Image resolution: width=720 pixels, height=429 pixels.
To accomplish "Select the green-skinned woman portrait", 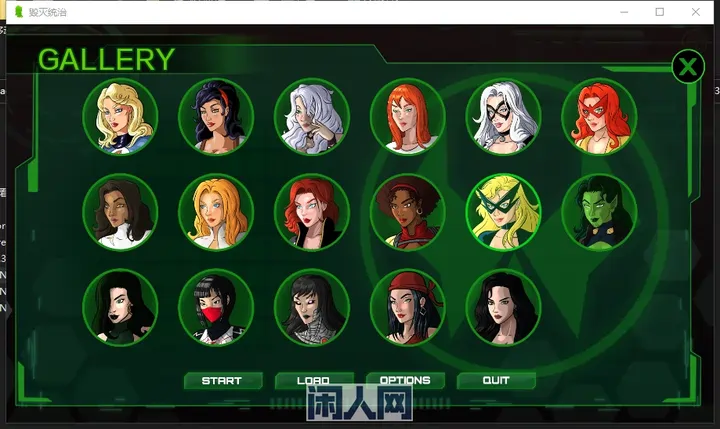I will pos(599,212).
